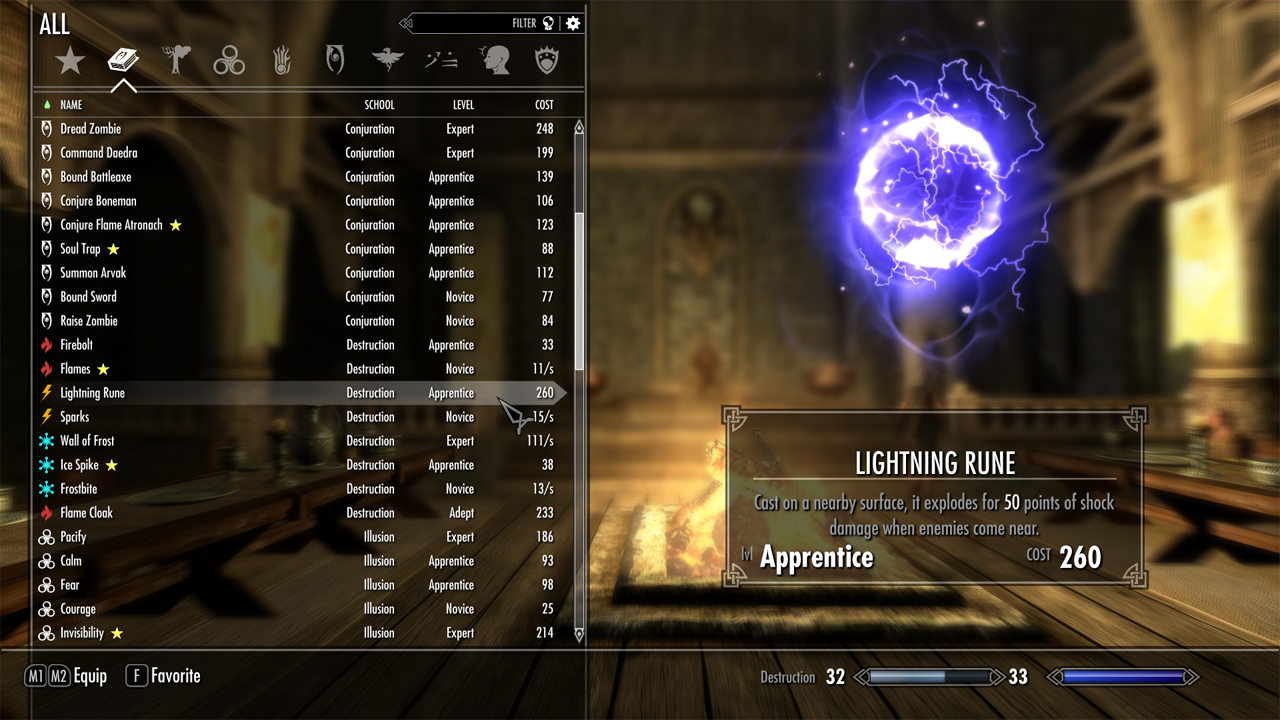
Task: Select the Bound Battleaxe spell row
Action: [96, 177]
